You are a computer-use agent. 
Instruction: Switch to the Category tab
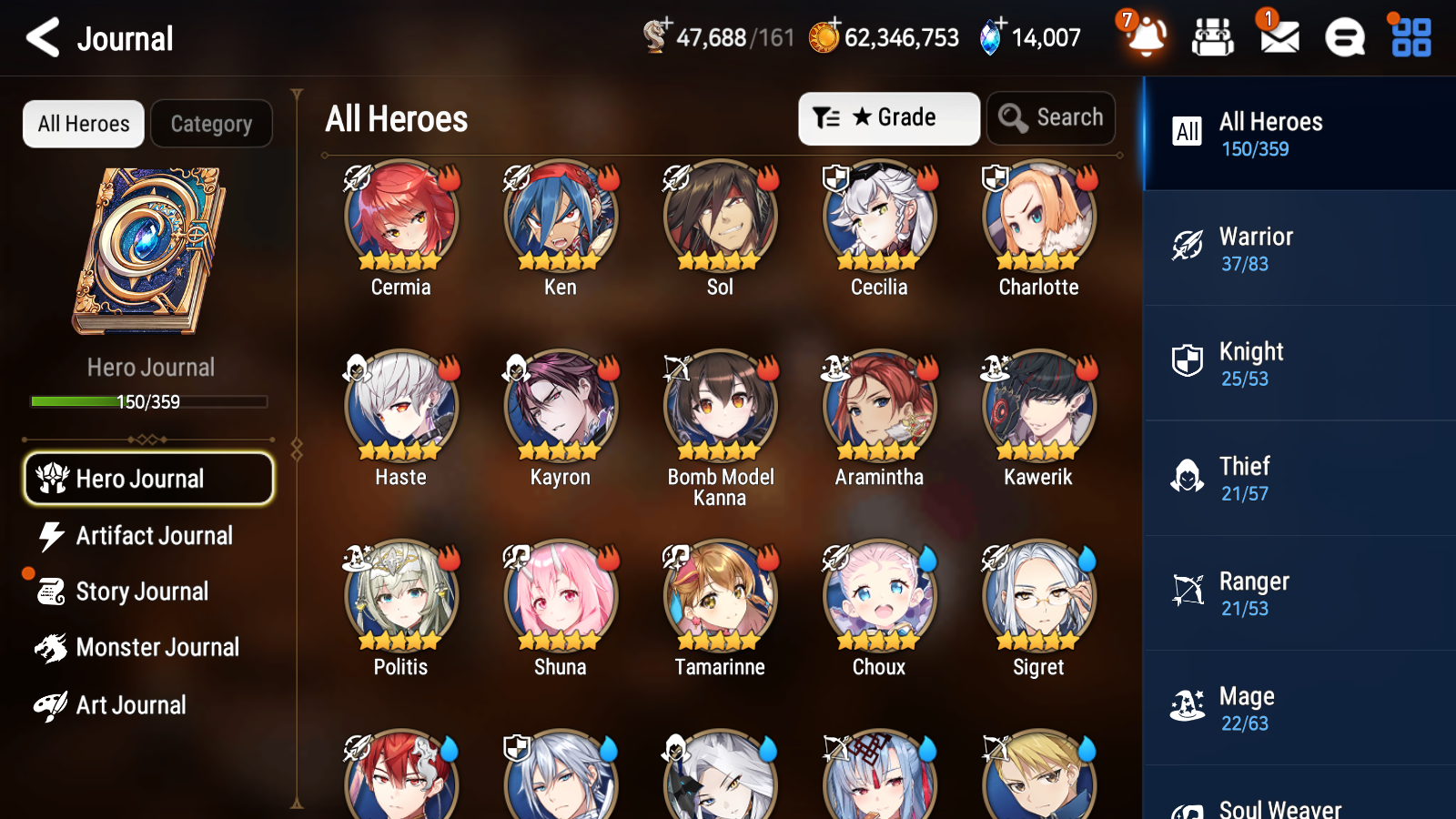(x=211, y=124)
